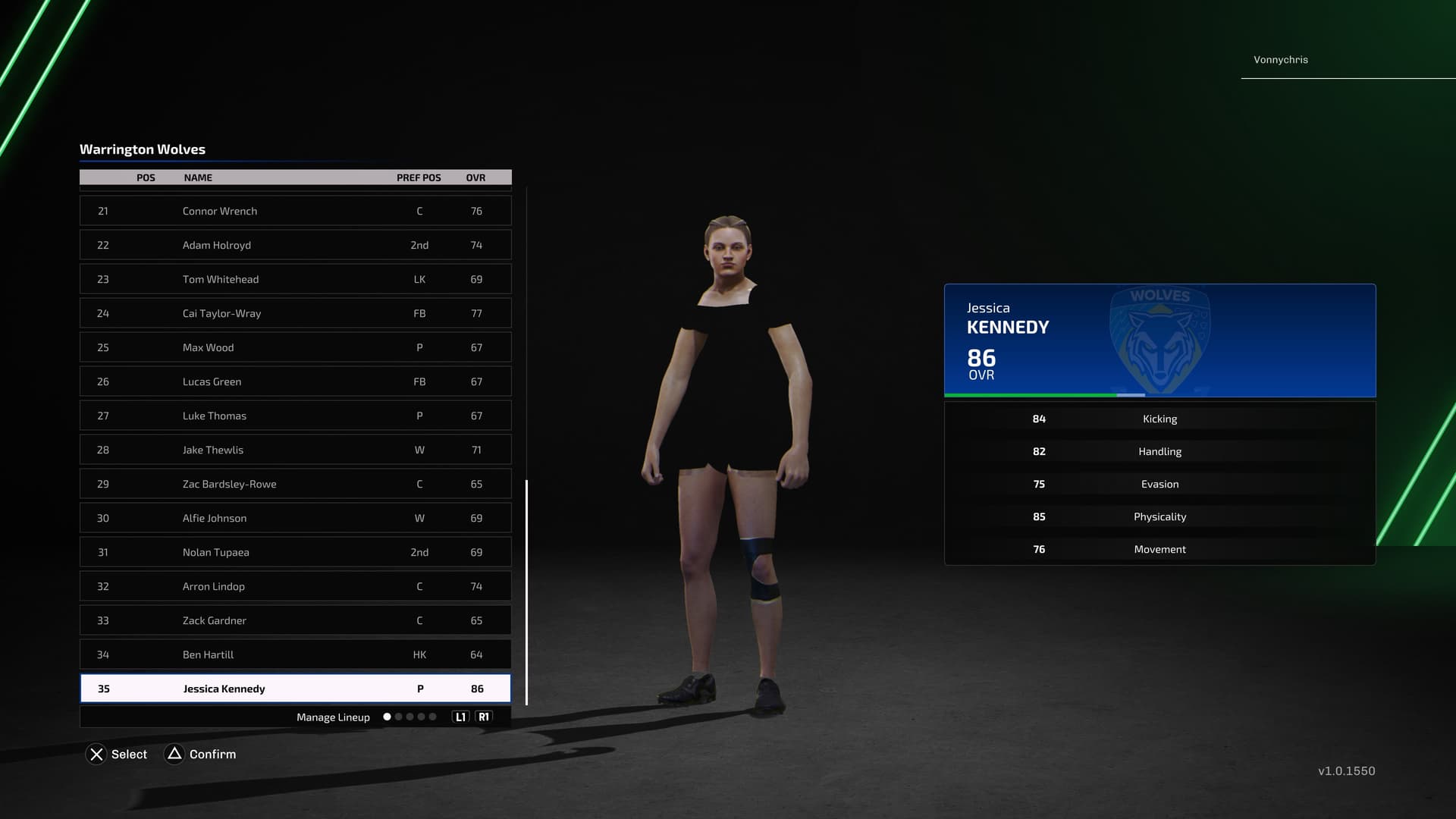Choose Zack Gardner's row
The image size is (1456, 819).
click(295, 620)
